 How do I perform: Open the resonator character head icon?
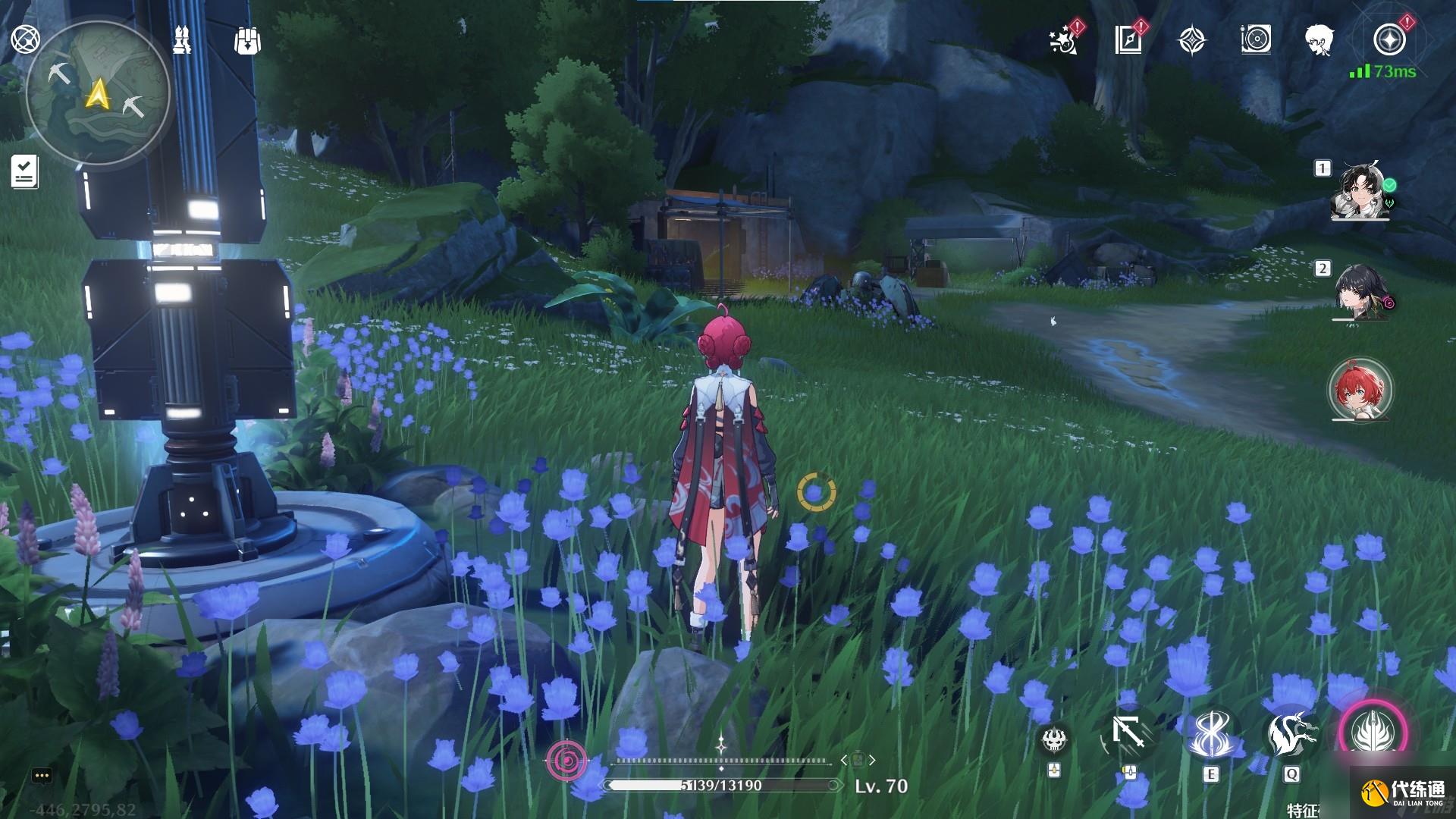tap(1319, 39)
